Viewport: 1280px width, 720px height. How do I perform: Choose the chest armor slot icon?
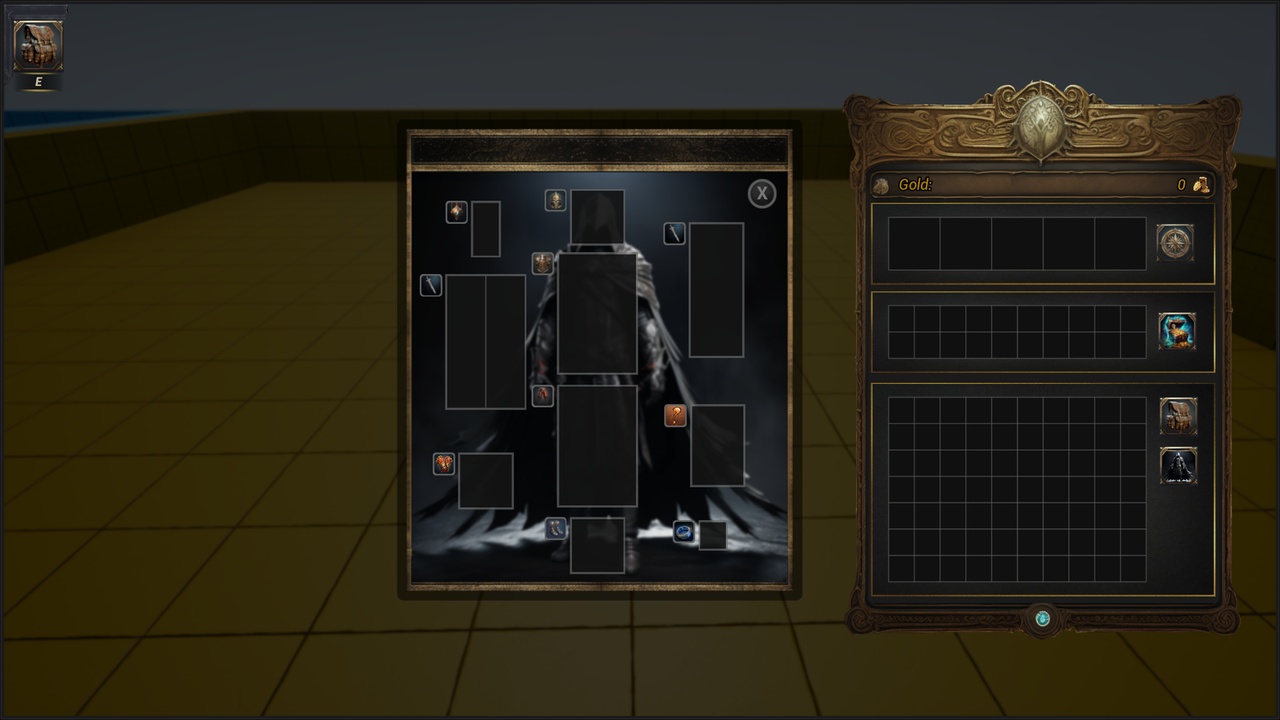[x=543, y=263]
